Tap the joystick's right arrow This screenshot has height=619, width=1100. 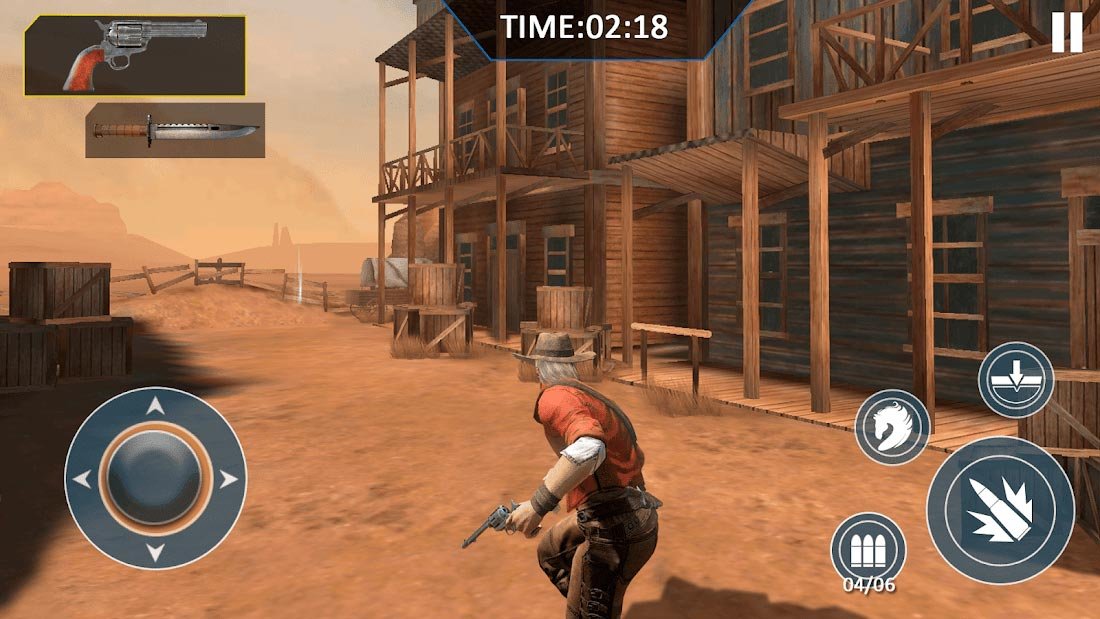229,479
